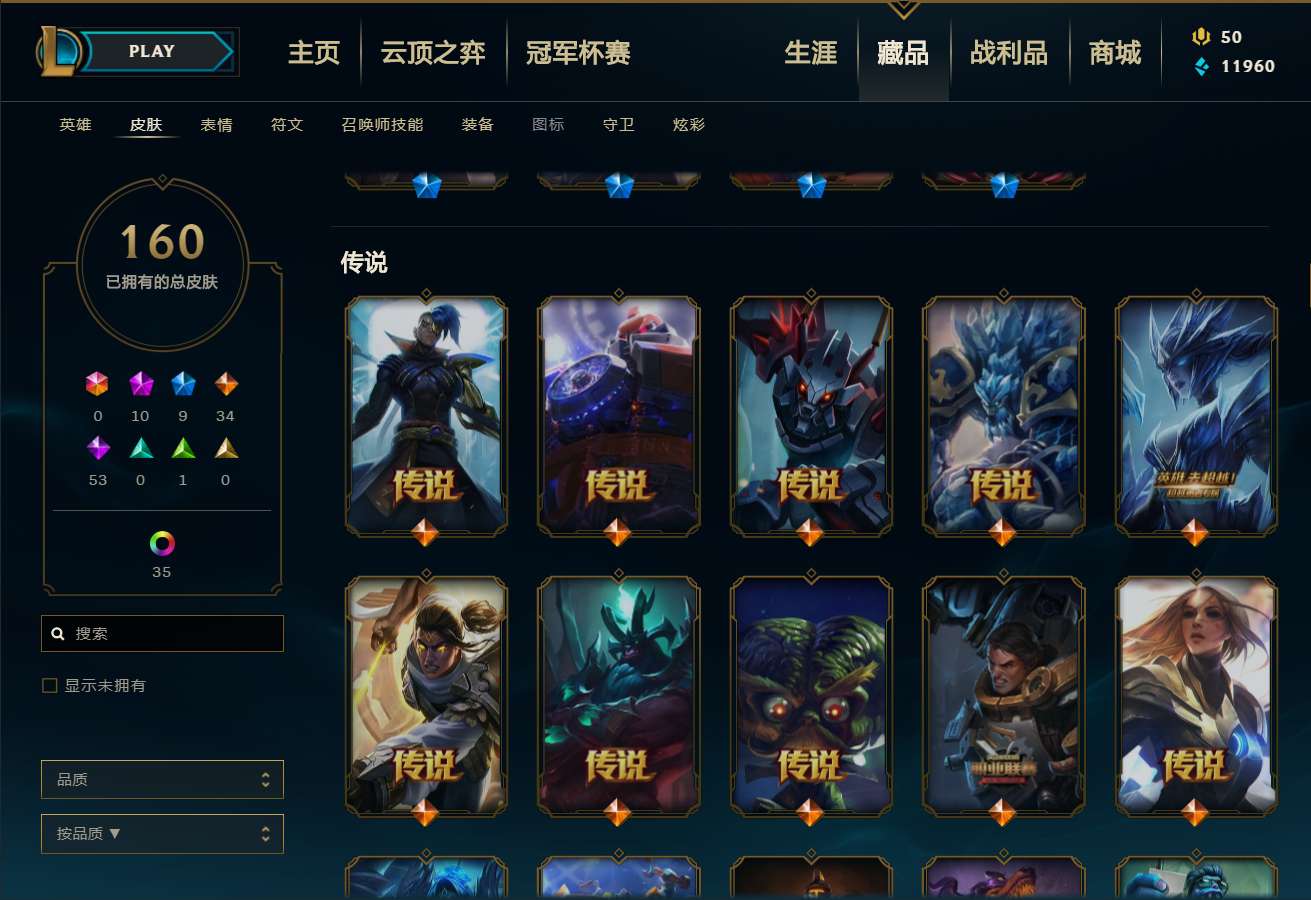
Task: Enable the 显示未拥有 checkbox
Action: [48, 684]
